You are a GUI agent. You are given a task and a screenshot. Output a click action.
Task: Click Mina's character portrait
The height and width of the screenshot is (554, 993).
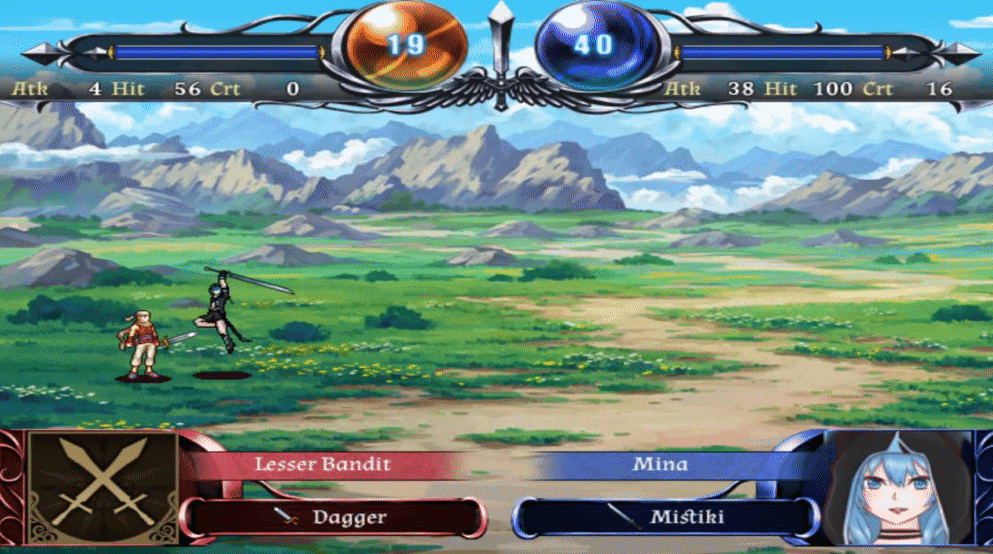[902, 490]
